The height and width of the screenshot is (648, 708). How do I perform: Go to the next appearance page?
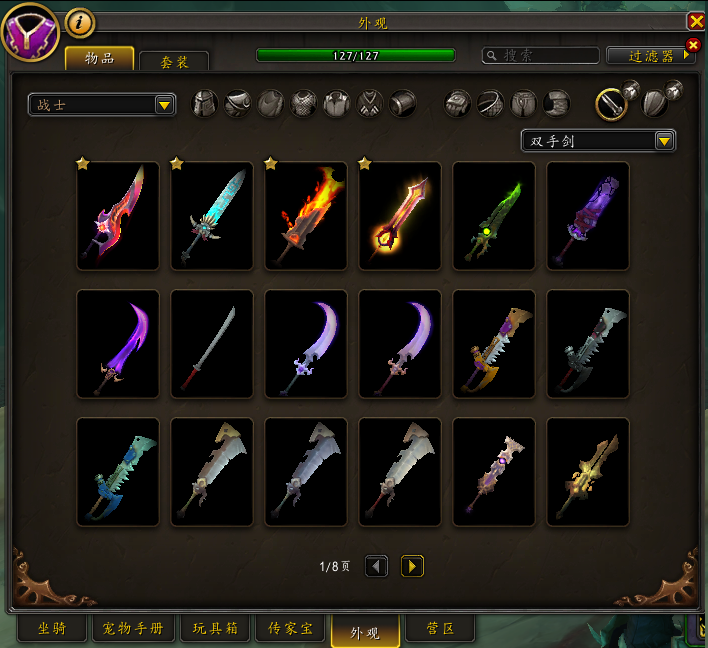412,567
